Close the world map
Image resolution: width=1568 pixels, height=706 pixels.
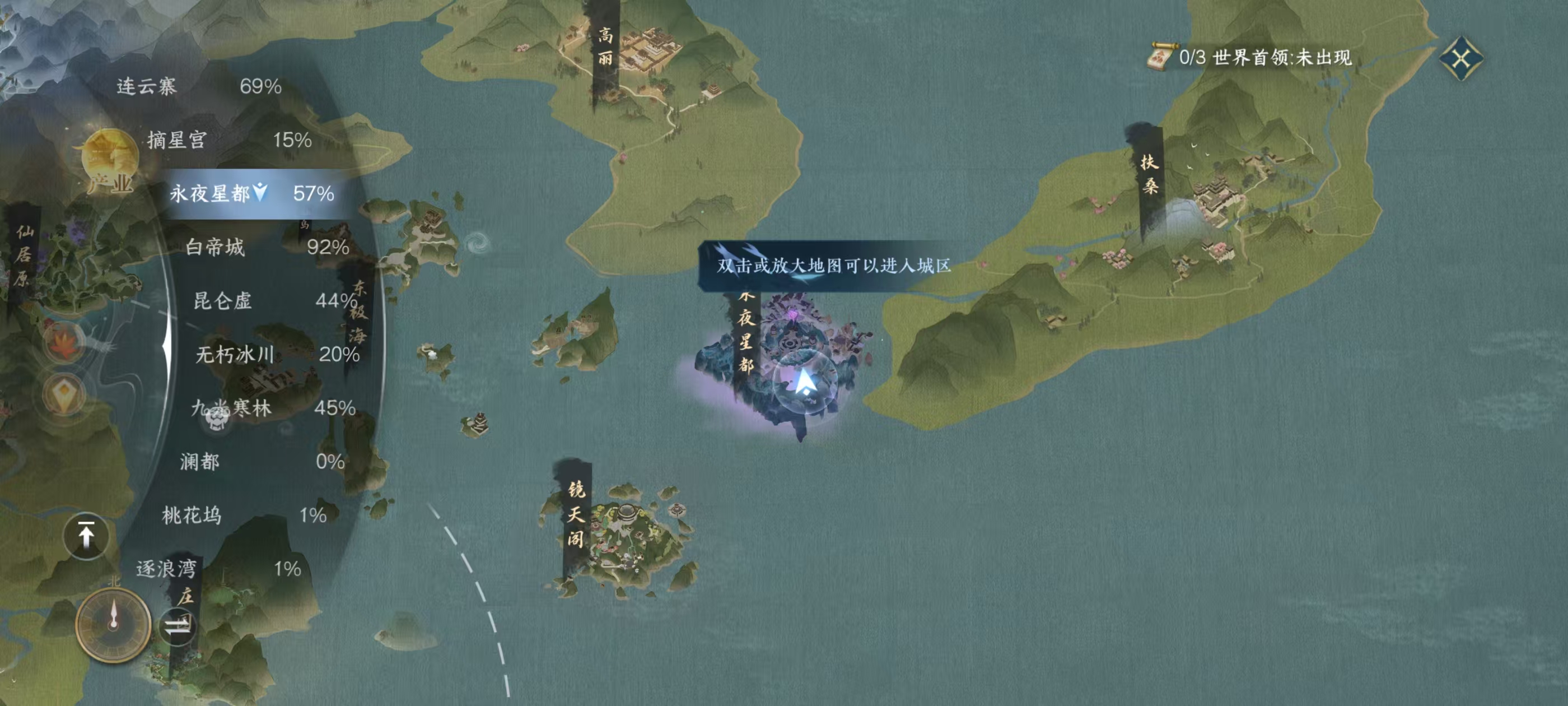click(1461, 58)
